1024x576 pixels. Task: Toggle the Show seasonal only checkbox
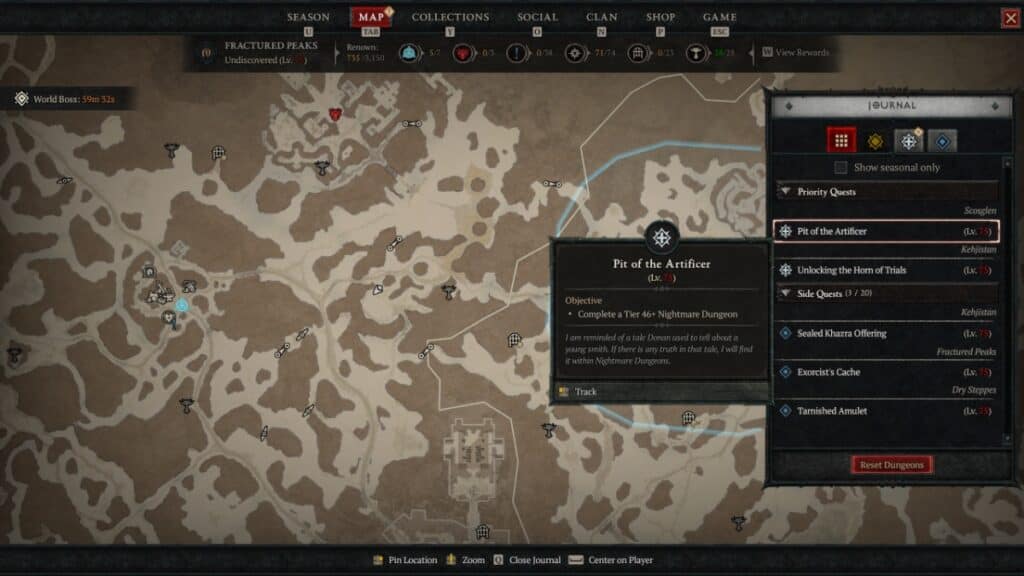(x=841, y=167)
